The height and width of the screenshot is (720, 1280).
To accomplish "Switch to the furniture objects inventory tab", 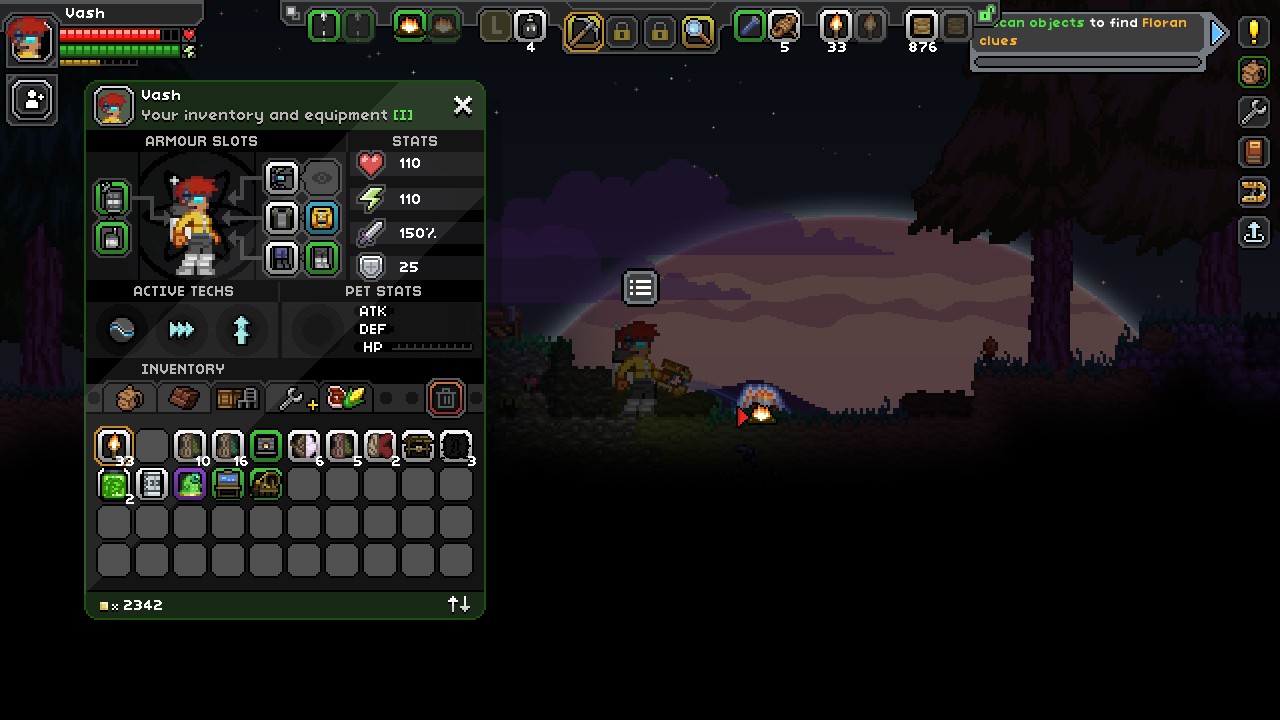I will 237,398.
